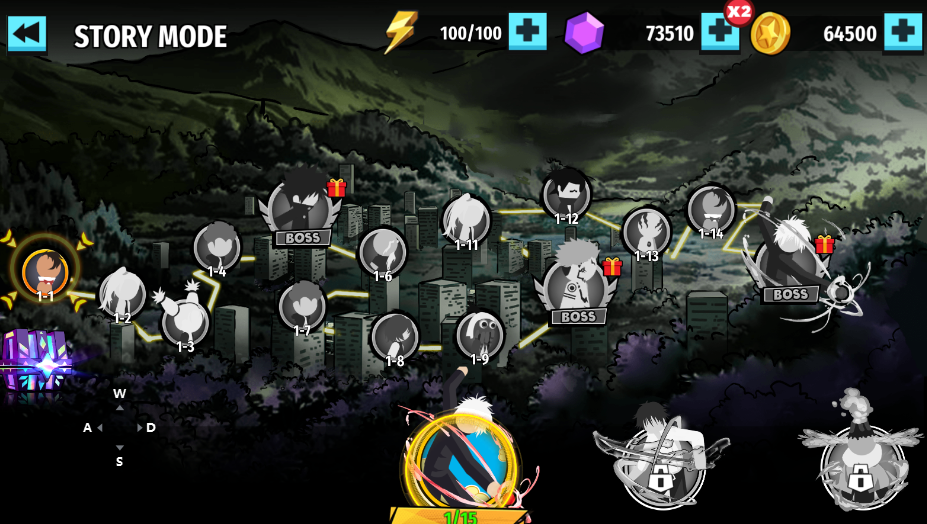
Task: Add energy with the lightning plus button
Action: click(x=527, y=32)
